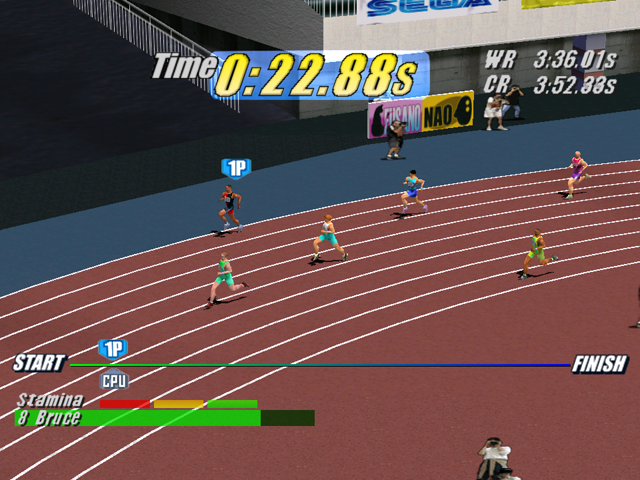Click the 1P marker on the race progress bar
The width and height of the screenshot is (640, 480).
(113, 348)
